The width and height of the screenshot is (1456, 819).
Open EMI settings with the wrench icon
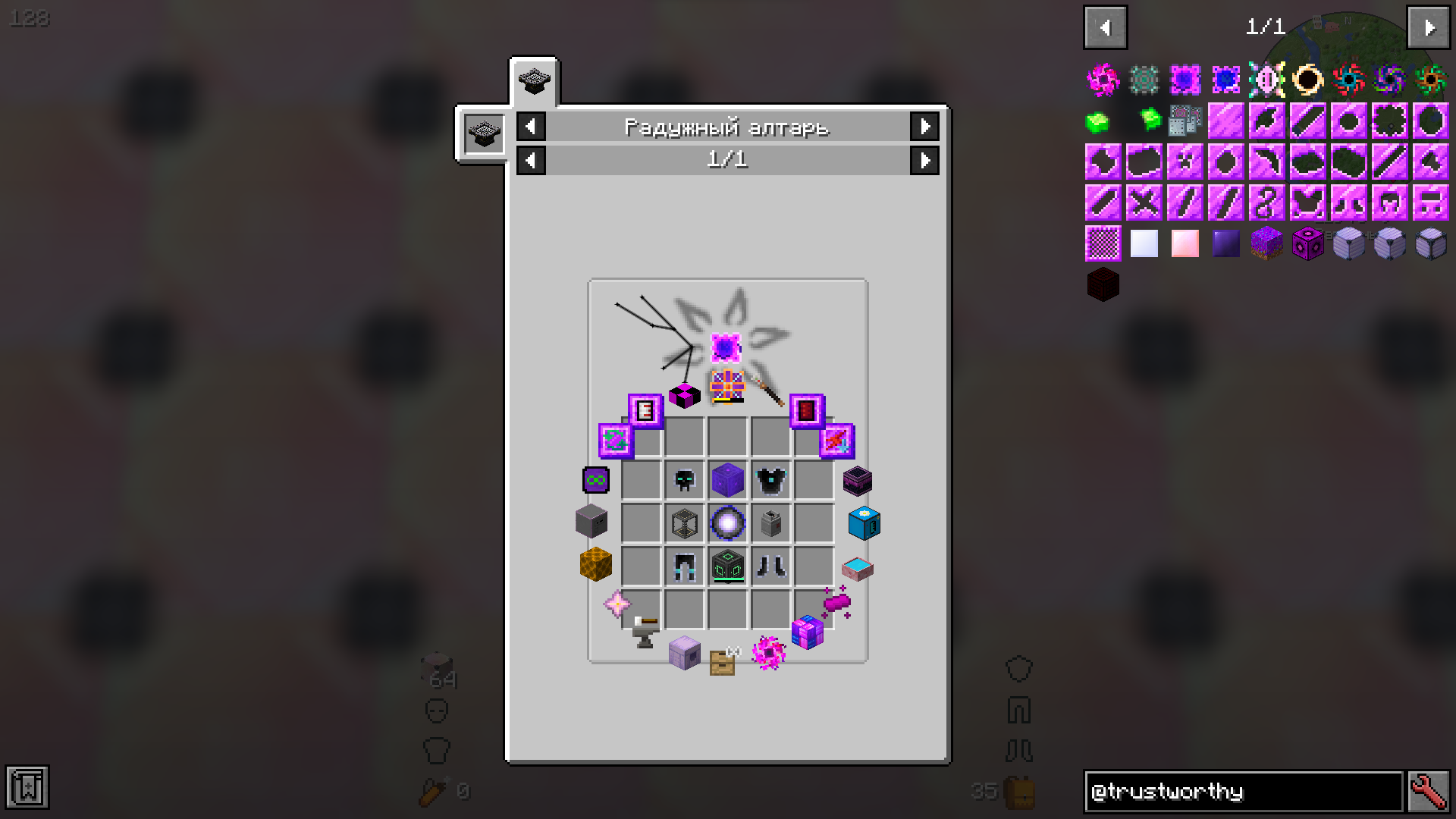click(x=1429, y=791)
